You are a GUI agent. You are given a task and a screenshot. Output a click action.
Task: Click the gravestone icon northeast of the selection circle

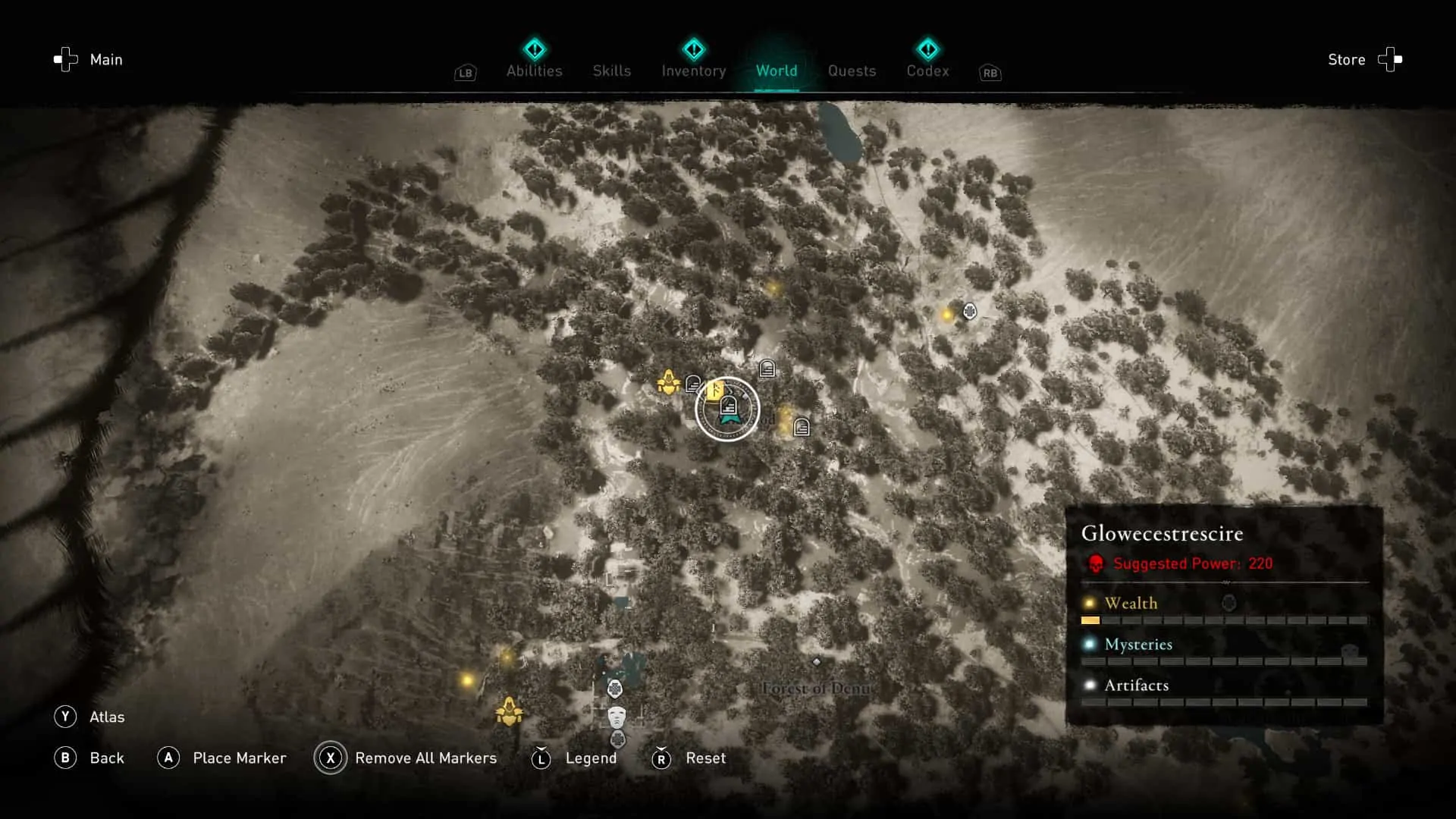click(x=767, y=369)
